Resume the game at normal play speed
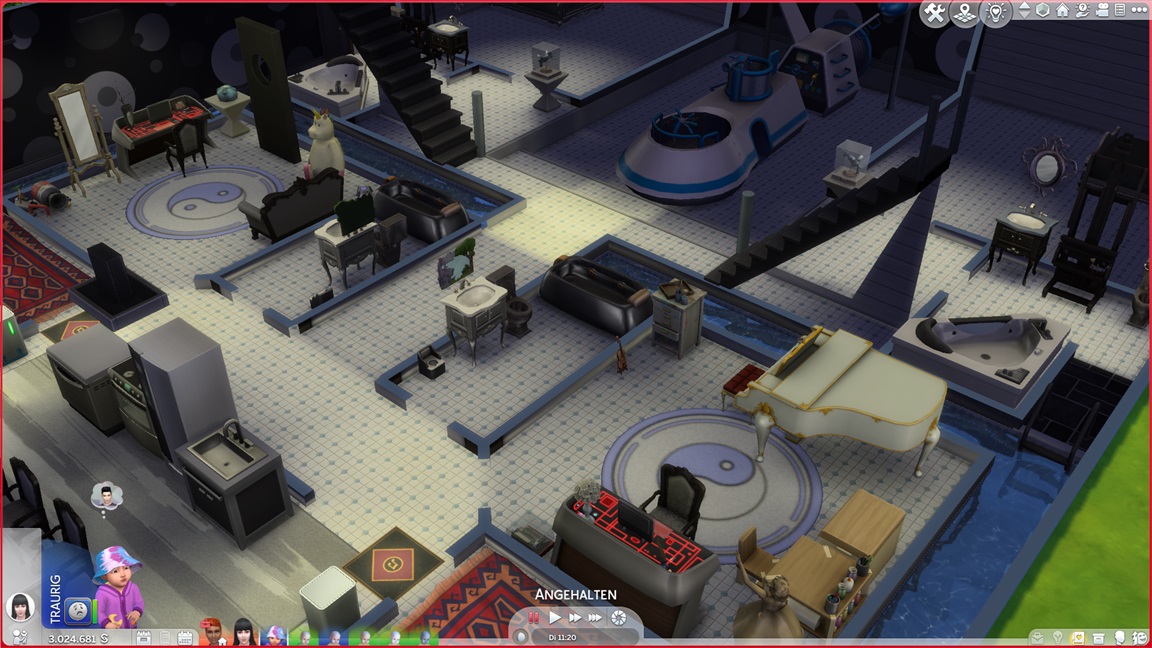The height and width of the screenshot is (648, 1152). (x=555, y=618)
